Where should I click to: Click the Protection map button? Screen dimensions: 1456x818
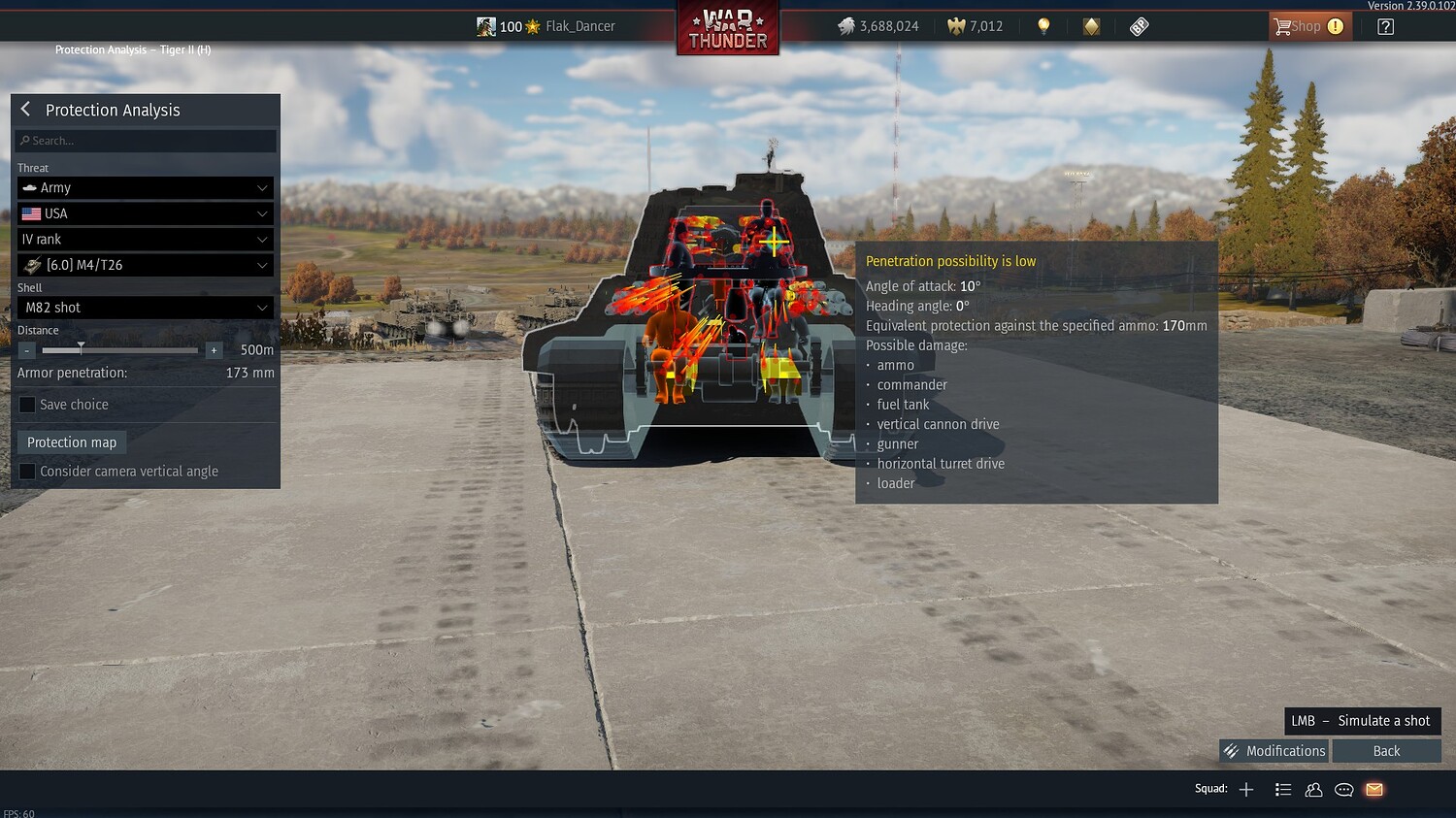tap(71, 442)
